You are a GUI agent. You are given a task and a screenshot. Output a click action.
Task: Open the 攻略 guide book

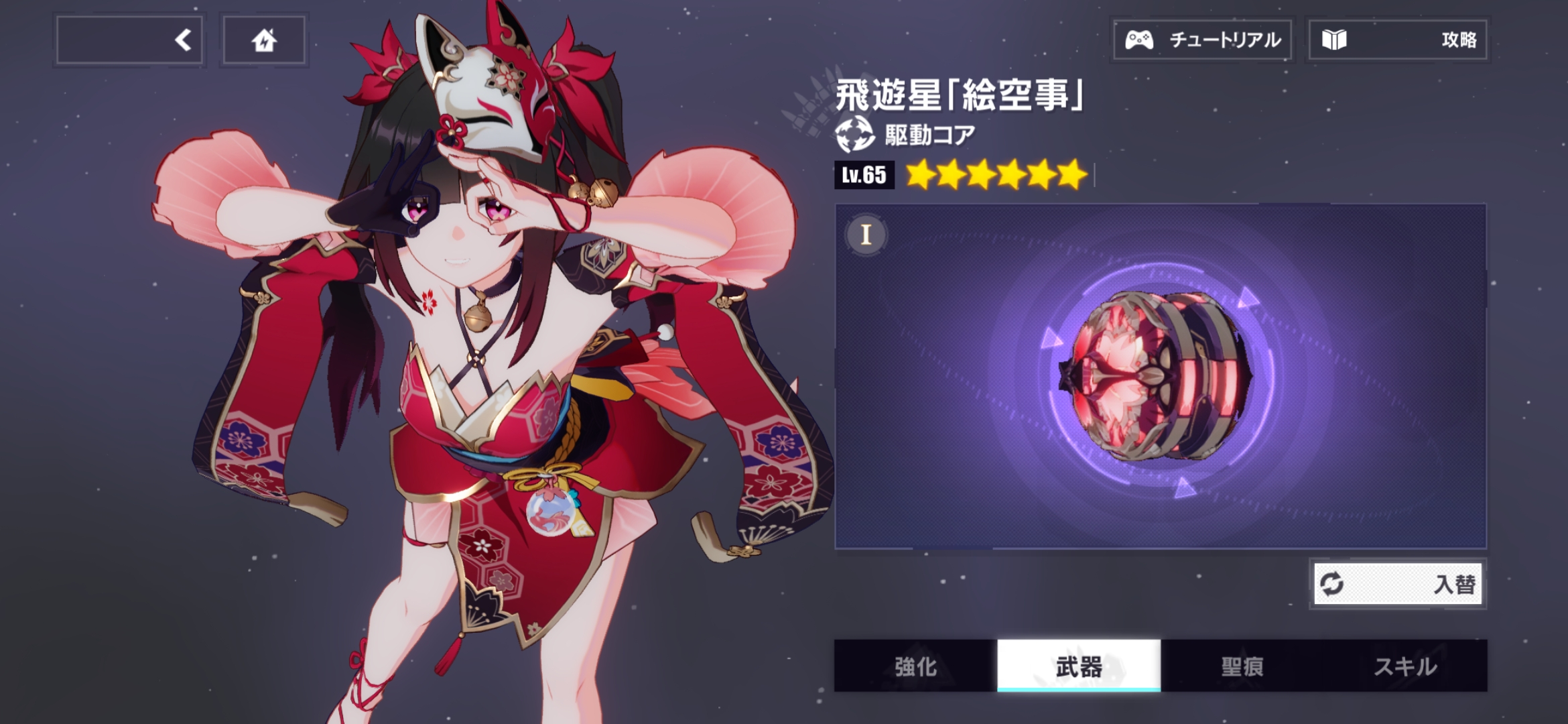1398,40
